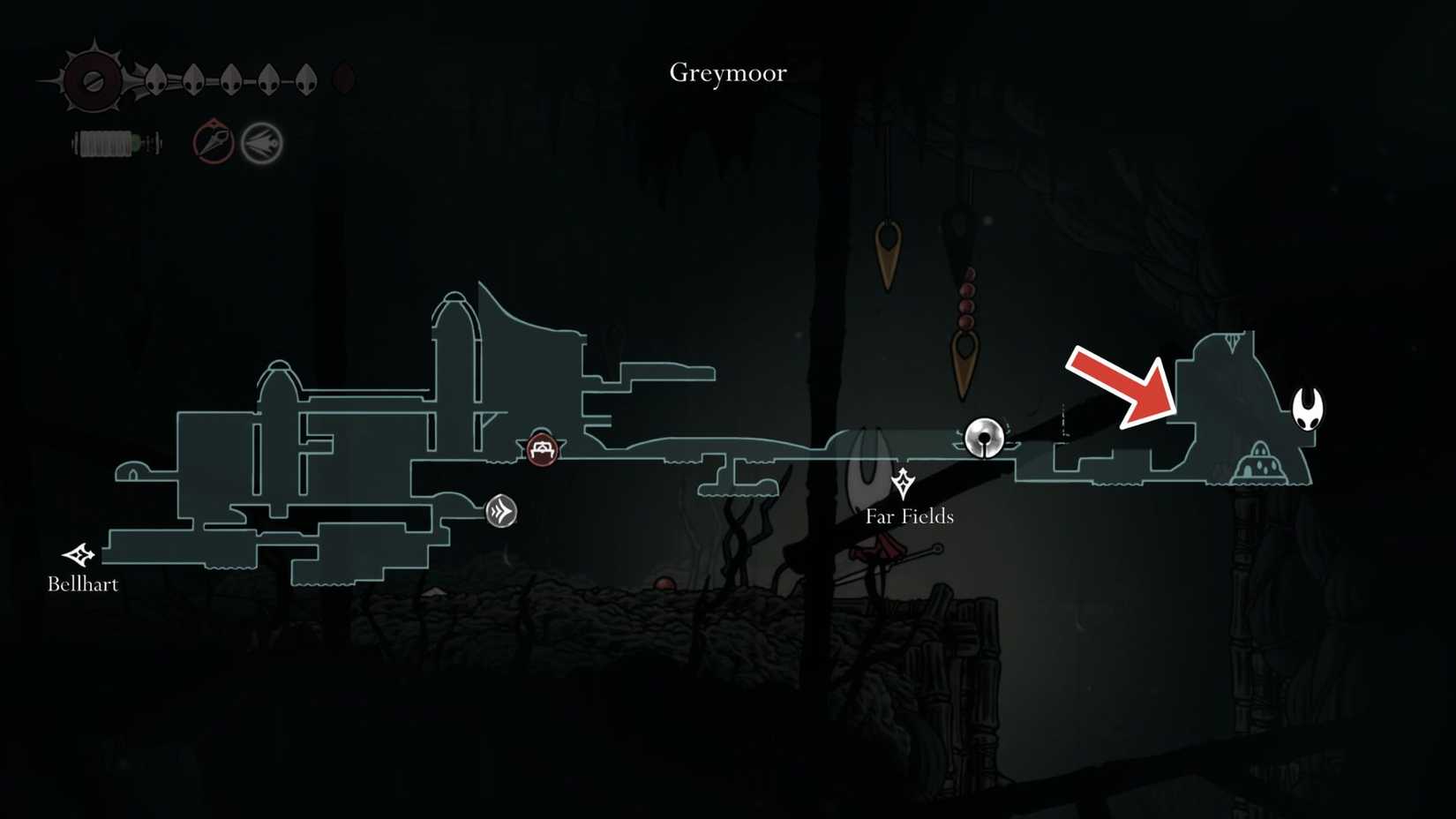Viewport: 1456px width, 819px height.
Task: Click the empty lifeblood slot after the masks
Action: tap(344, 79)
